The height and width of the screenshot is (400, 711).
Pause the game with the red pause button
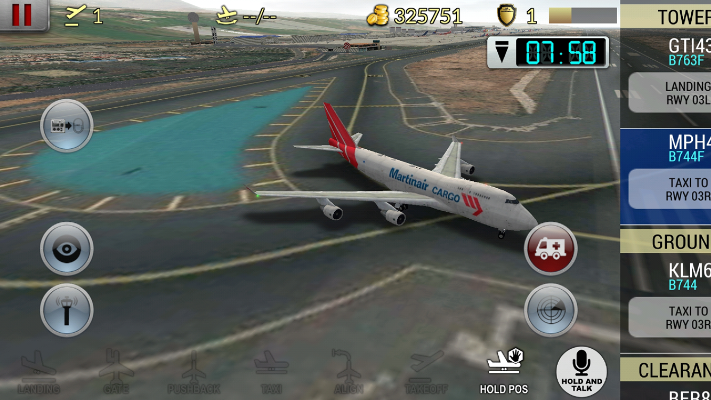(24, 14)
